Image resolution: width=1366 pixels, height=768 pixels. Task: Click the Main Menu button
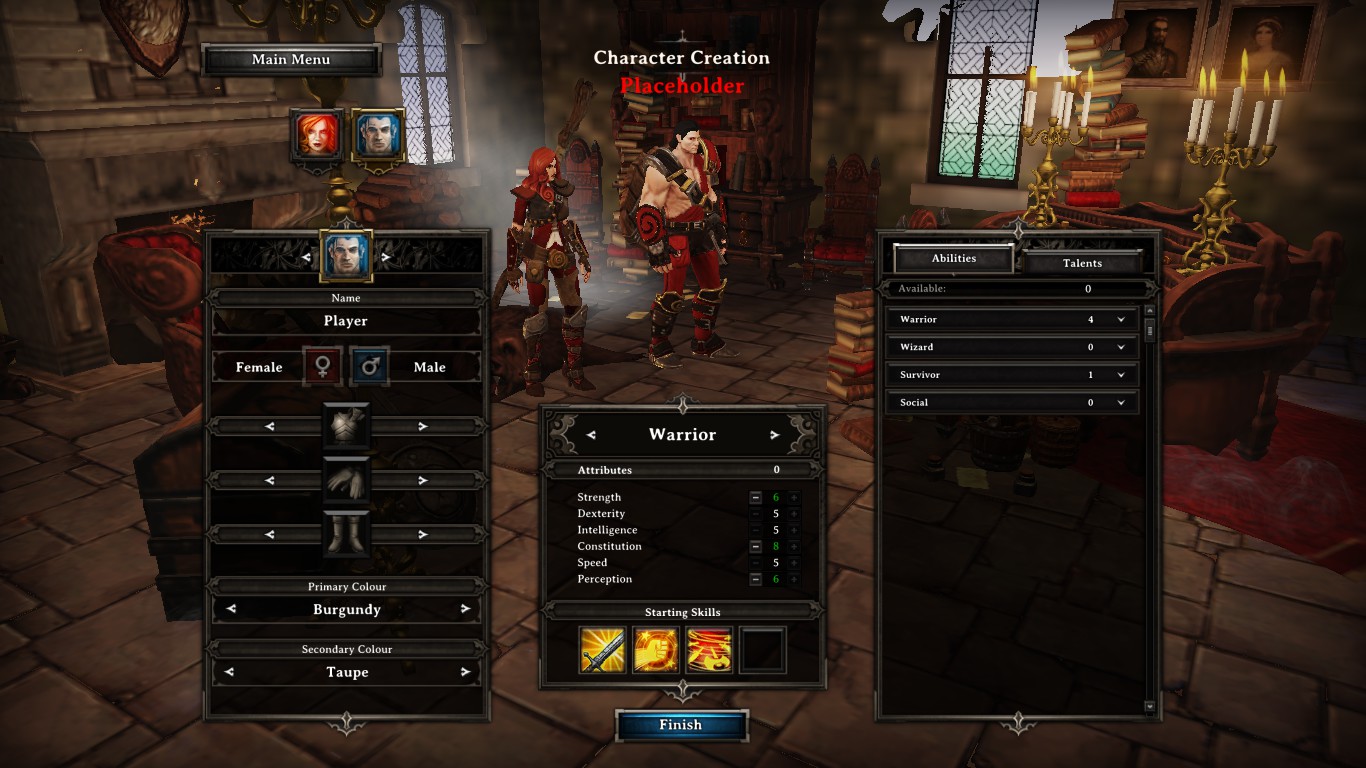tap(290, 59)
